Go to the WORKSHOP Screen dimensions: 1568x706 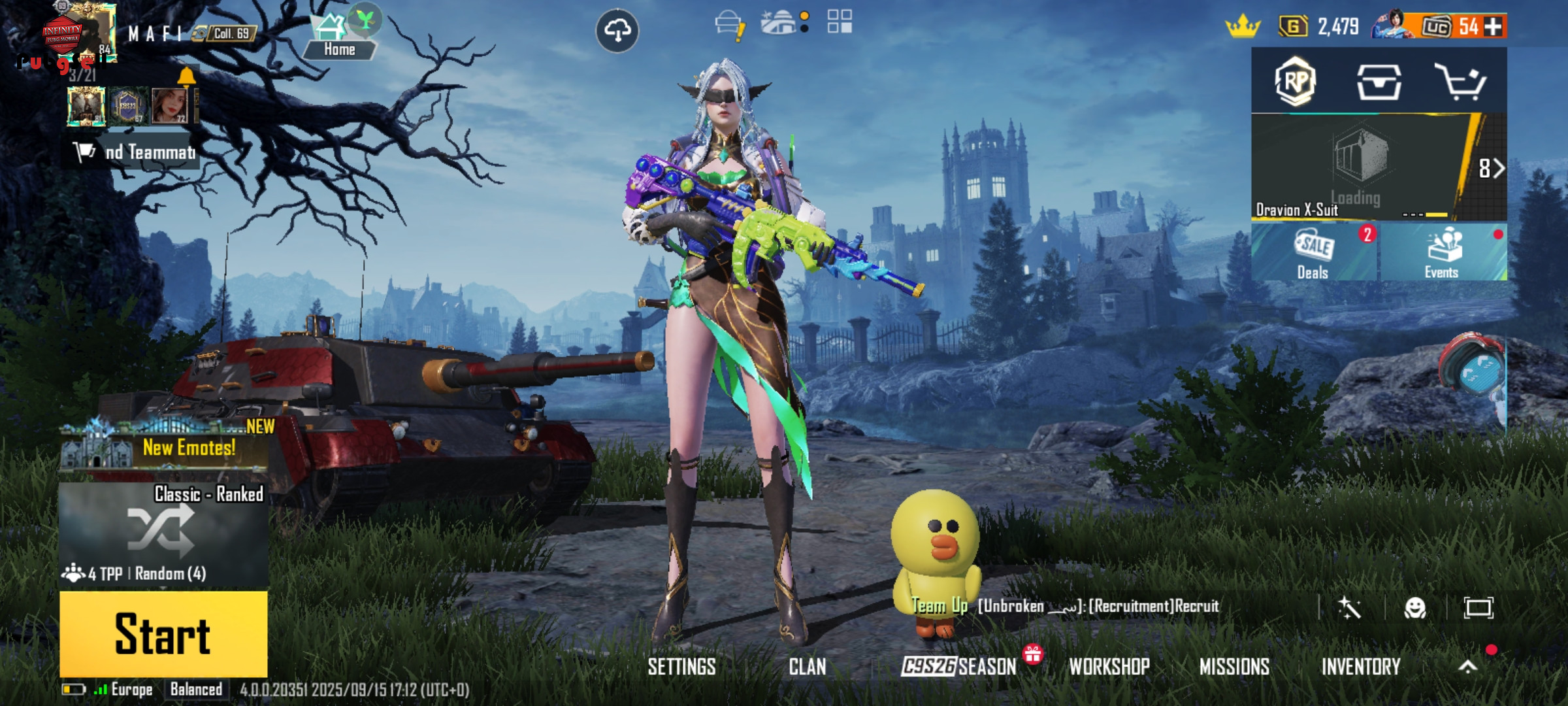click(x=1109, y=667)
